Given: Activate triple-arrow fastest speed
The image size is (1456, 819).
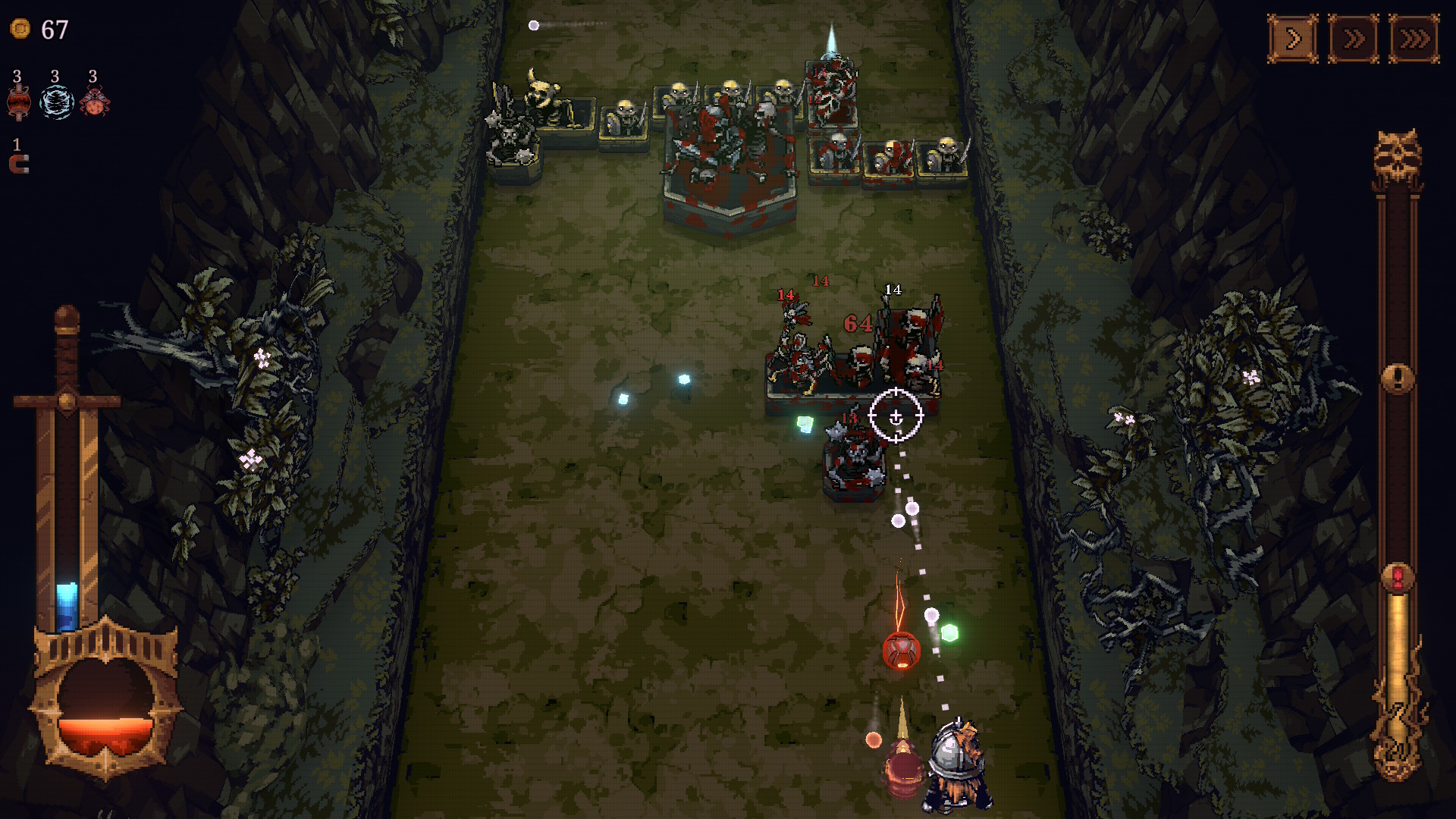Looking at the screenshot, I should coord(1414,39).
